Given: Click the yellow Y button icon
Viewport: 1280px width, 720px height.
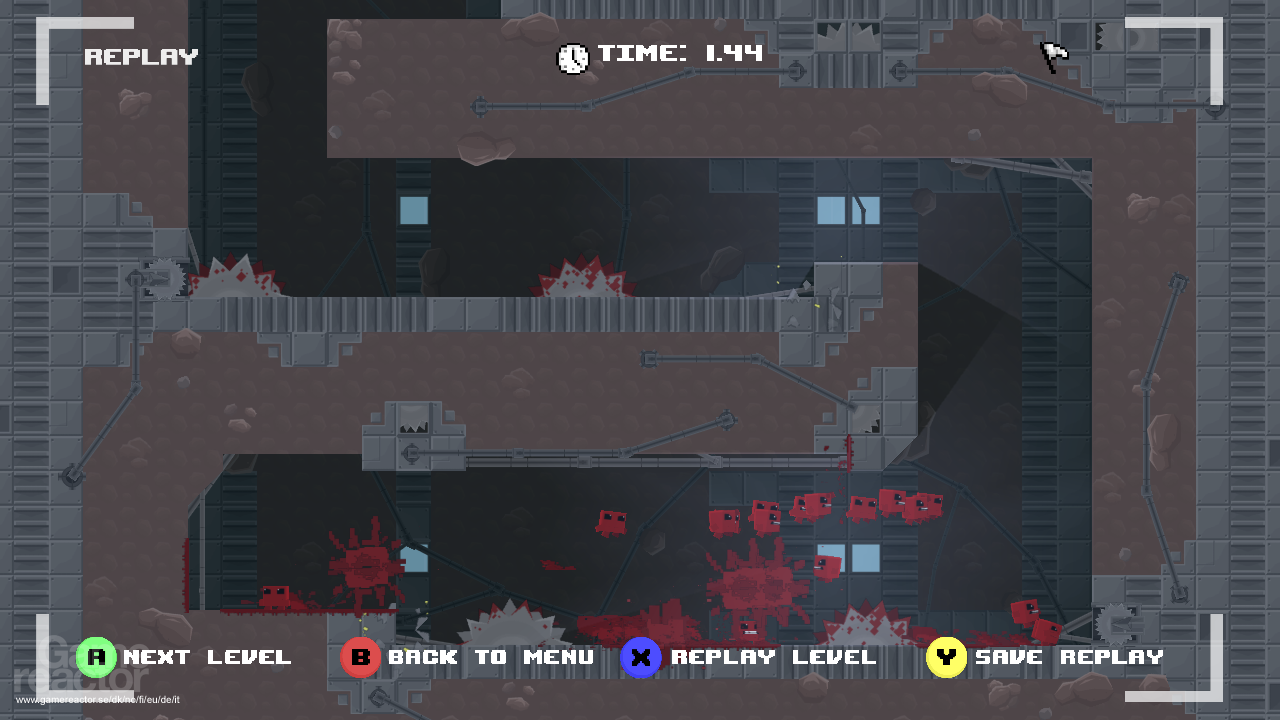Looking at the screenshot, I should click(946, 657).
